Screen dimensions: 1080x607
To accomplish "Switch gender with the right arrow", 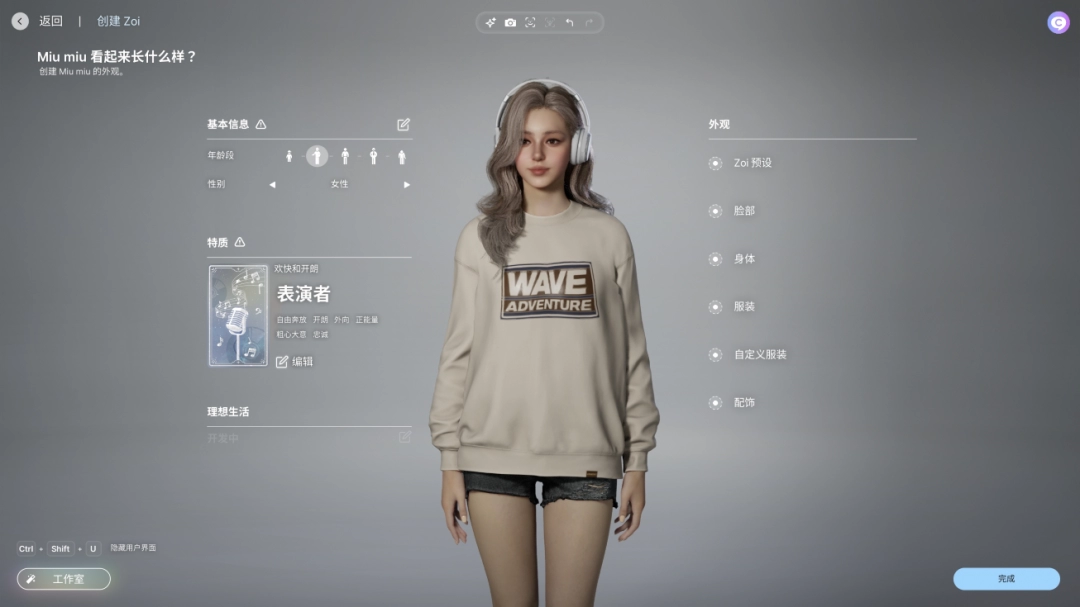I will point(407,185).
